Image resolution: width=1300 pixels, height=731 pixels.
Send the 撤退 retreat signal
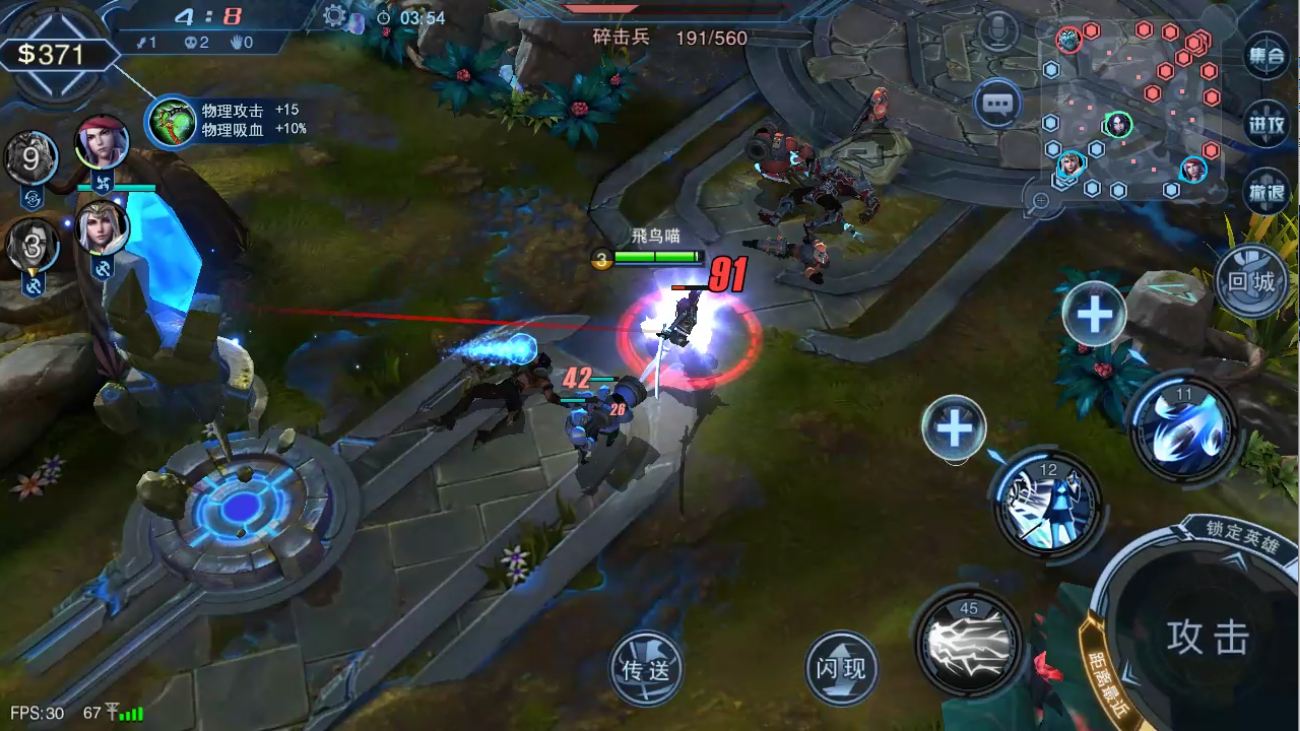(x=1265, y=191)
